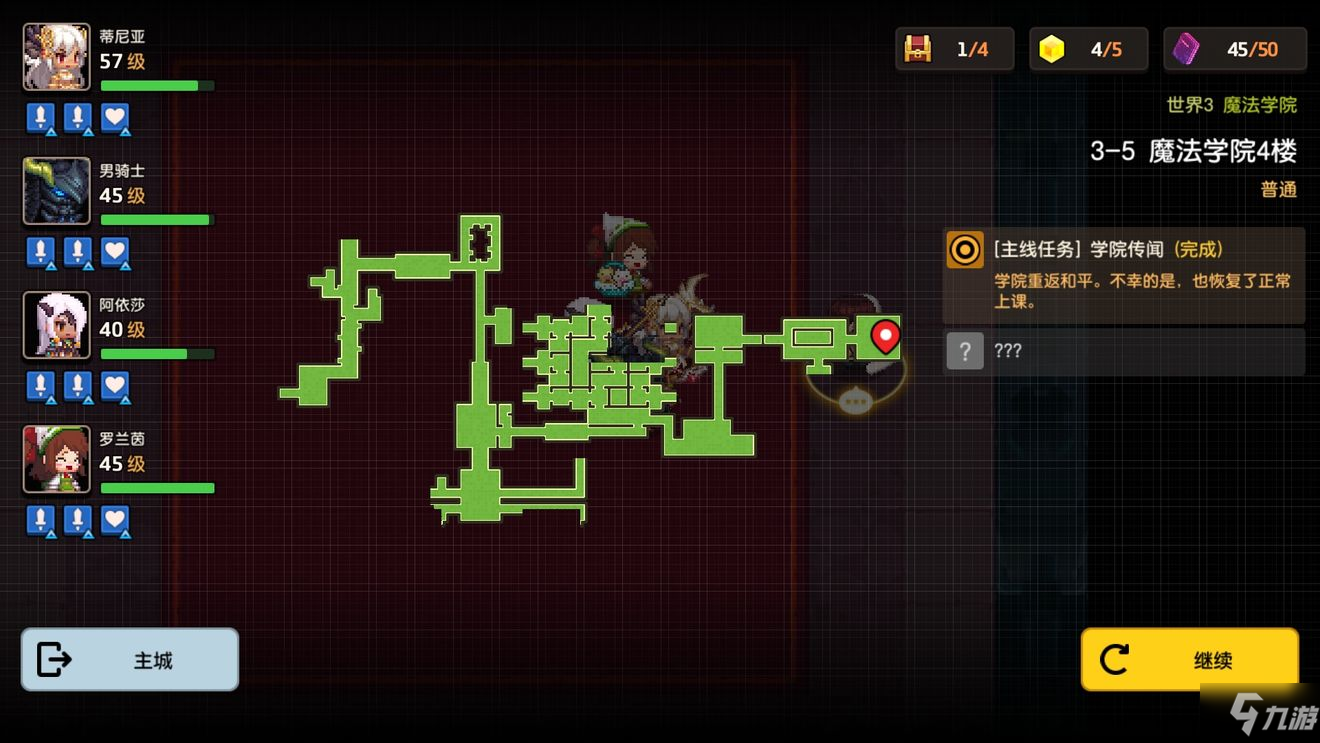Open the unknown ??? quest entry
This screenshot has height=743, width=1320.
1123,351
